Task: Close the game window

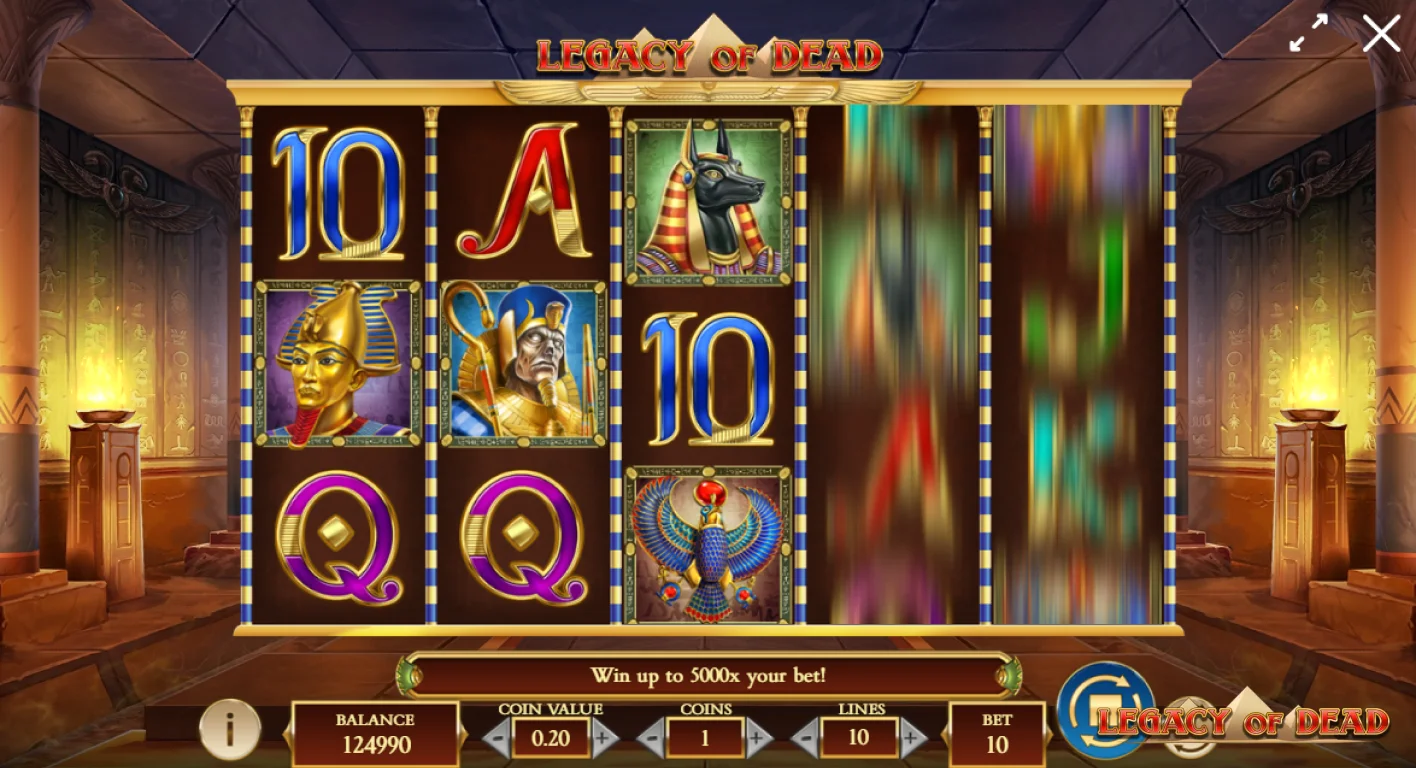Action: click(1381, 33)
